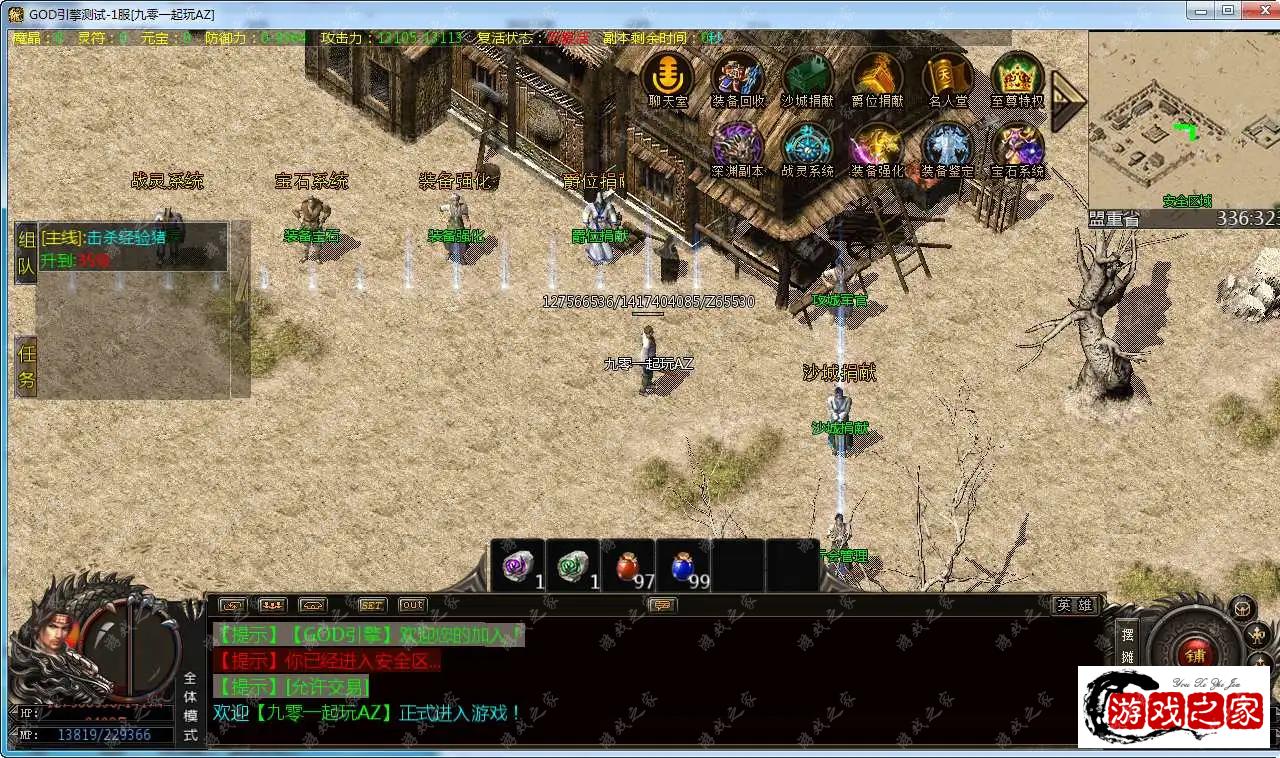
Task: Click the green 沙城捐献 top-menu icon
Action: coord(807,76)
